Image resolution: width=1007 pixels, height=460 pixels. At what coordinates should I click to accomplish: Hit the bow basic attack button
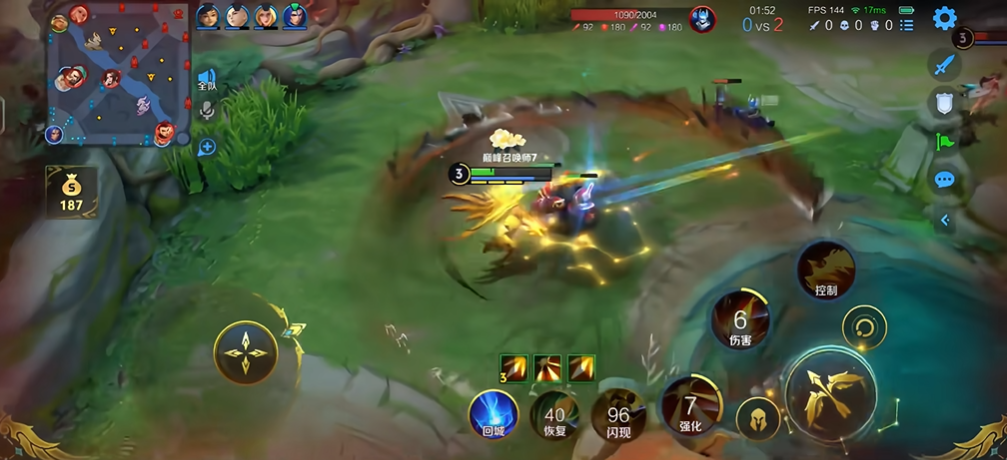click(x=830, y=392)
